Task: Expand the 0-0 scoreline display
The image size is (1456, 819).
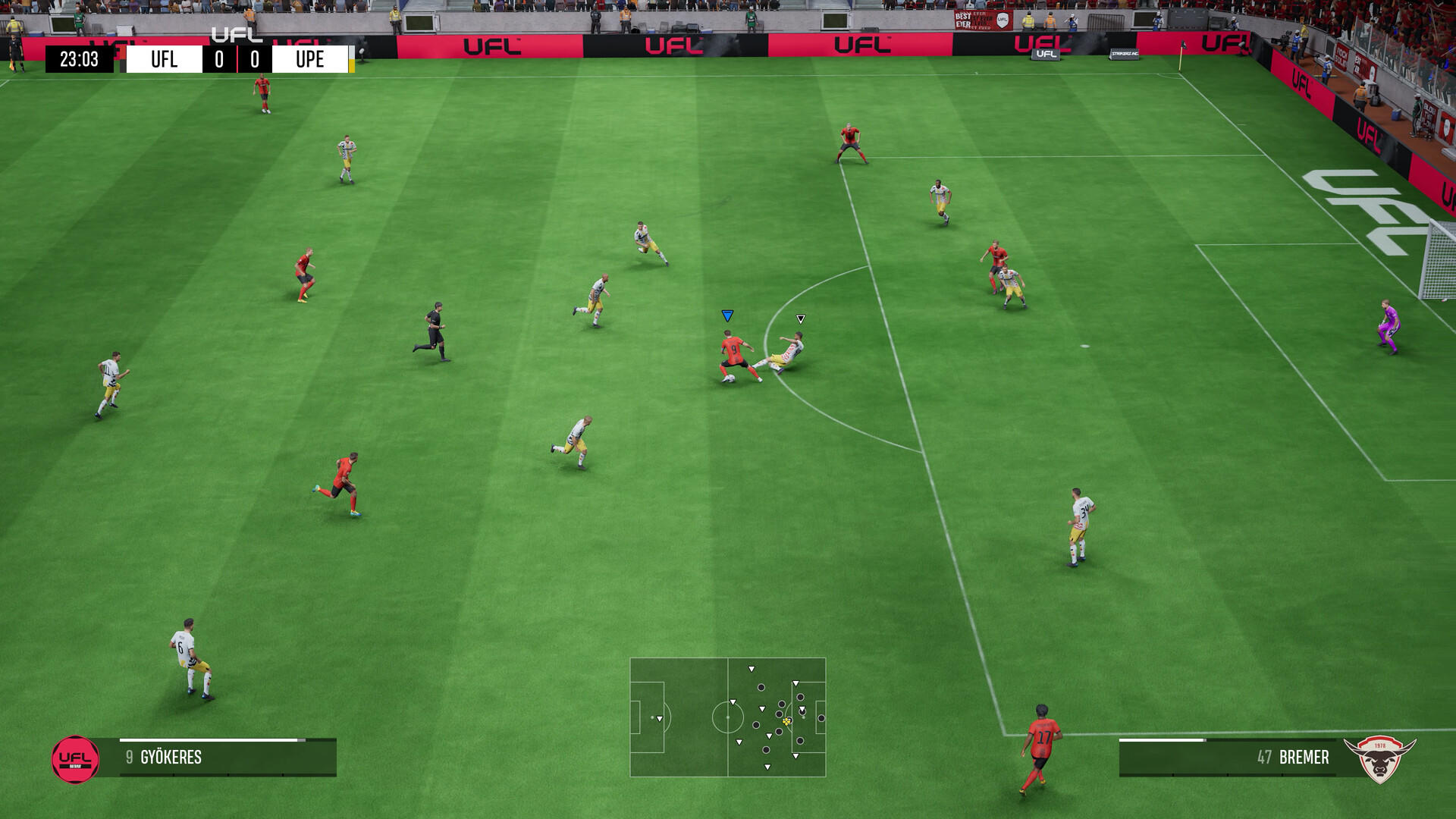Action: point(237,58)
